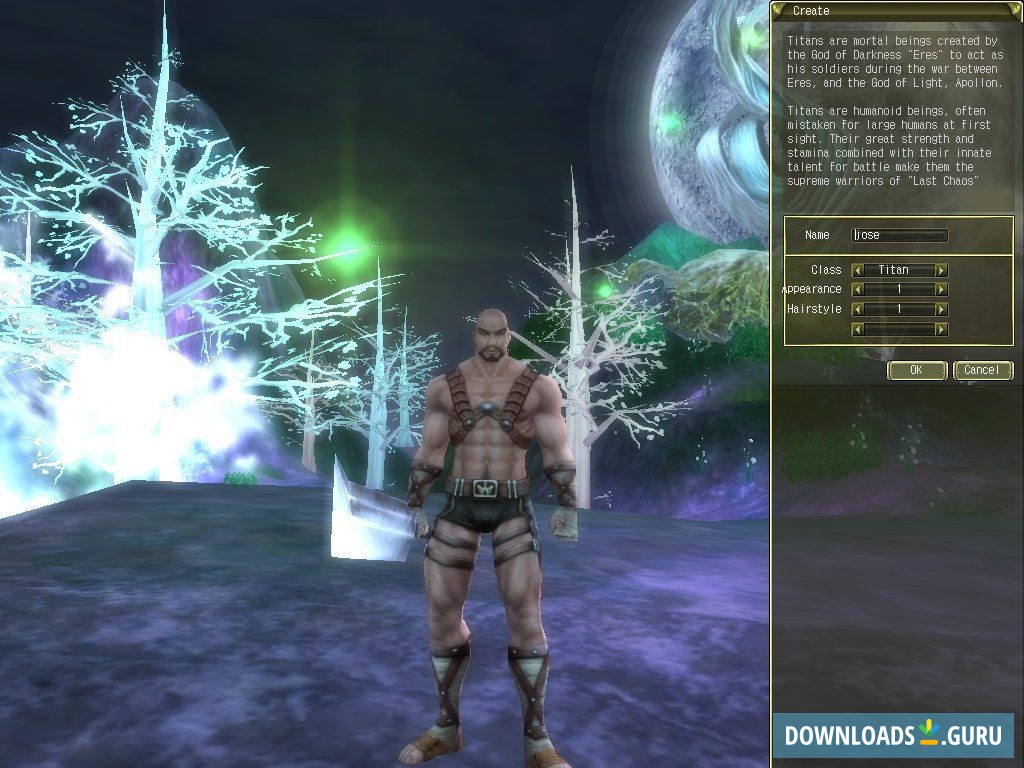The image size is (1024, 768).
Task: Switch to the previous Class option
Action: [x=857, y=270]
